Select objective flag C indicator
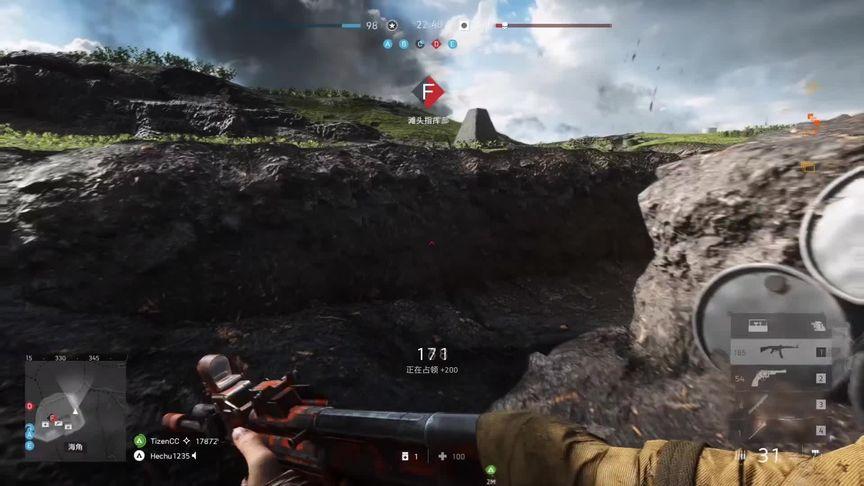Screen dimensions: 864x486 click(420, 44)
